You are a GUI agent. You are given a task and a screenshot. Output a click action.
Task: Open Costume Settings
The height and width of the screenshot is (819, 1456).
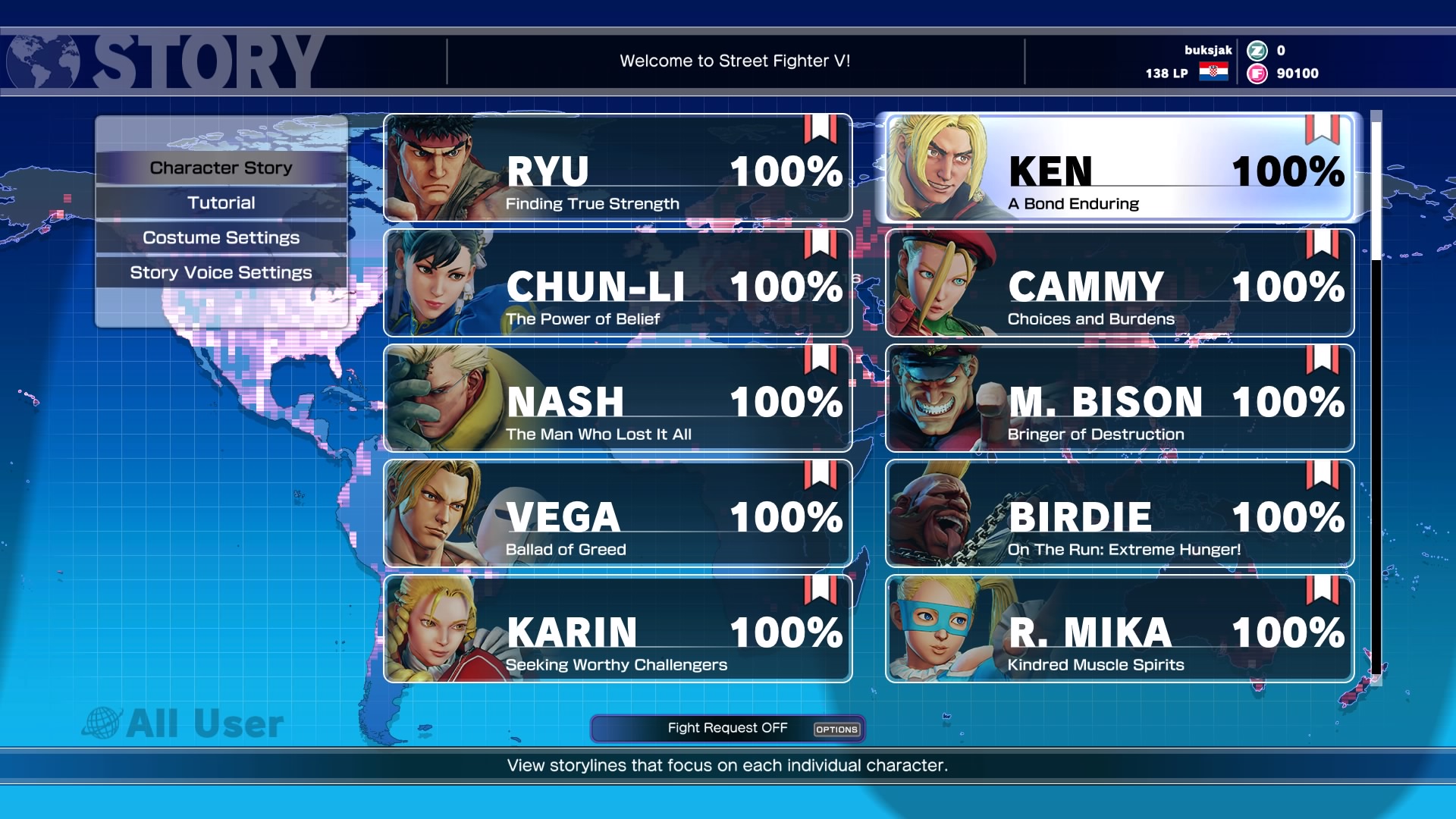[221, 237]
